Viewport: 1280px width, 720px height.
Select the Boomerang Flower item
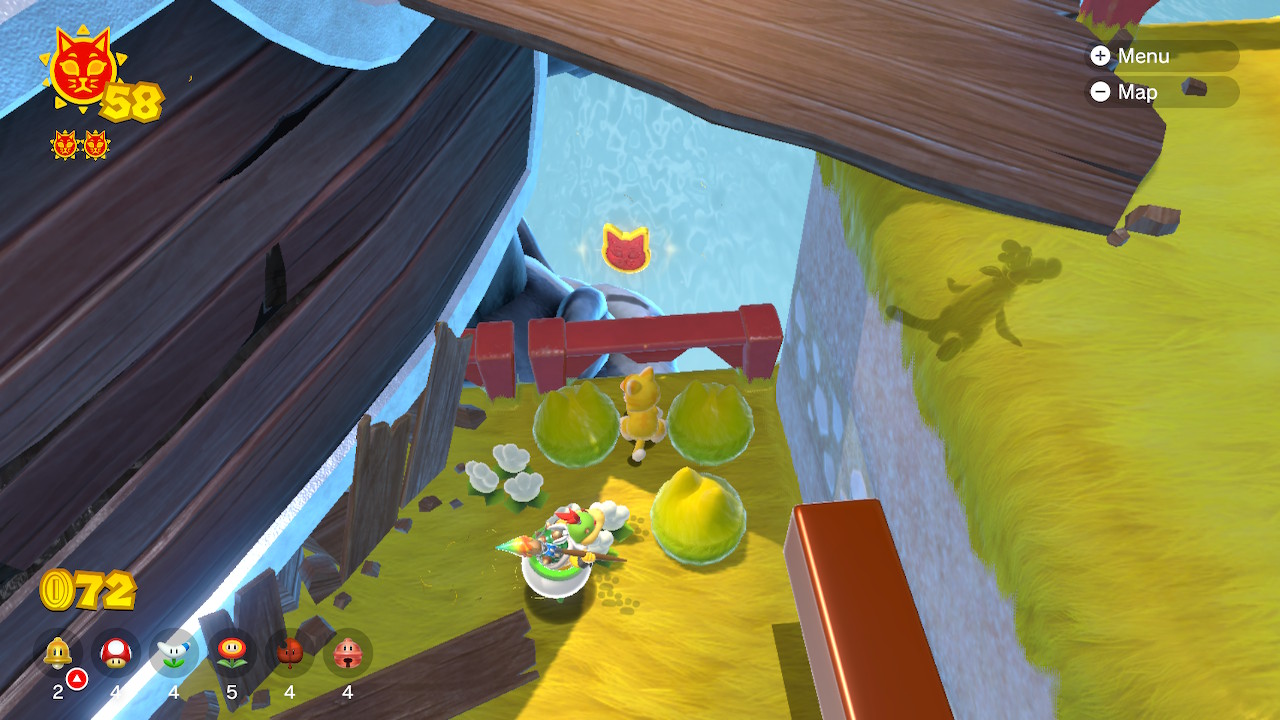[x=174, y=653]
